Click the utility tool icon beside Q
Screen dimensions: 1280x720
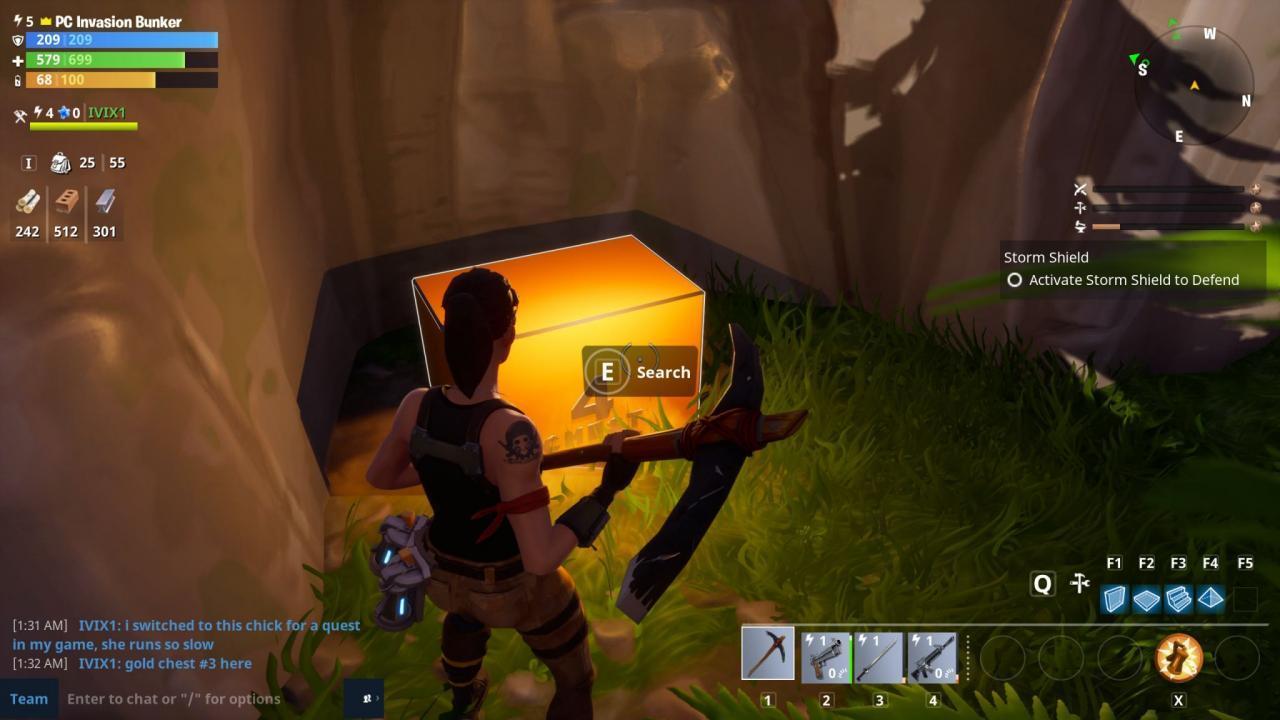click(x=1079, y=582)
